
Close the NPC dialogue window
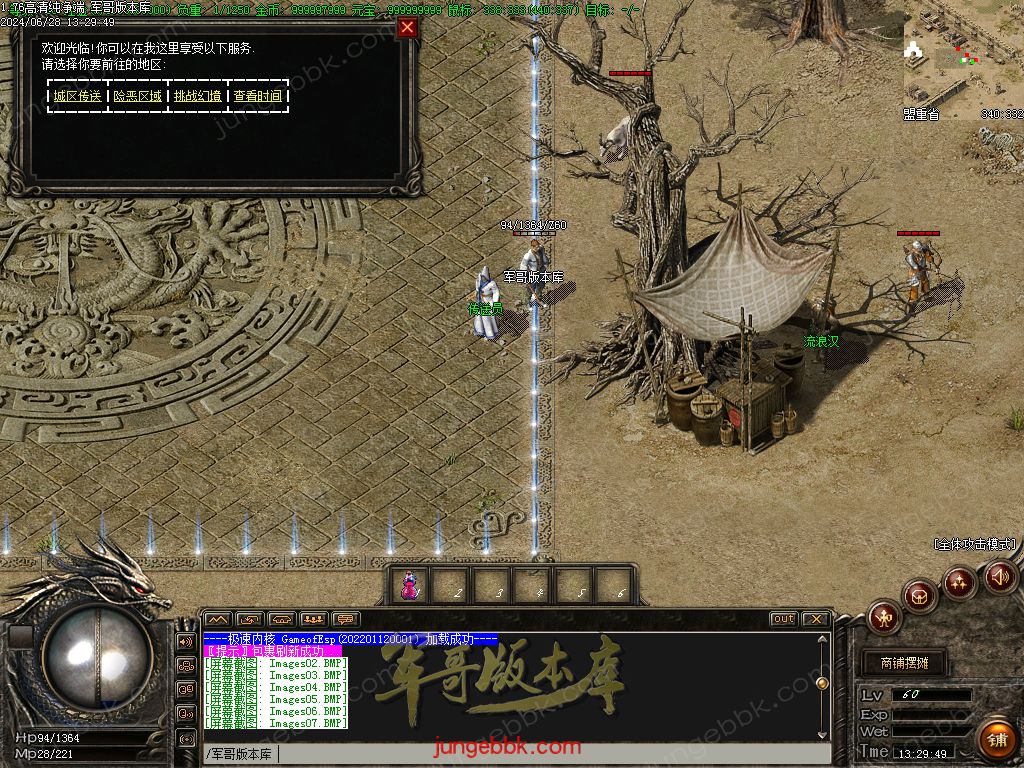pos(407,28)
